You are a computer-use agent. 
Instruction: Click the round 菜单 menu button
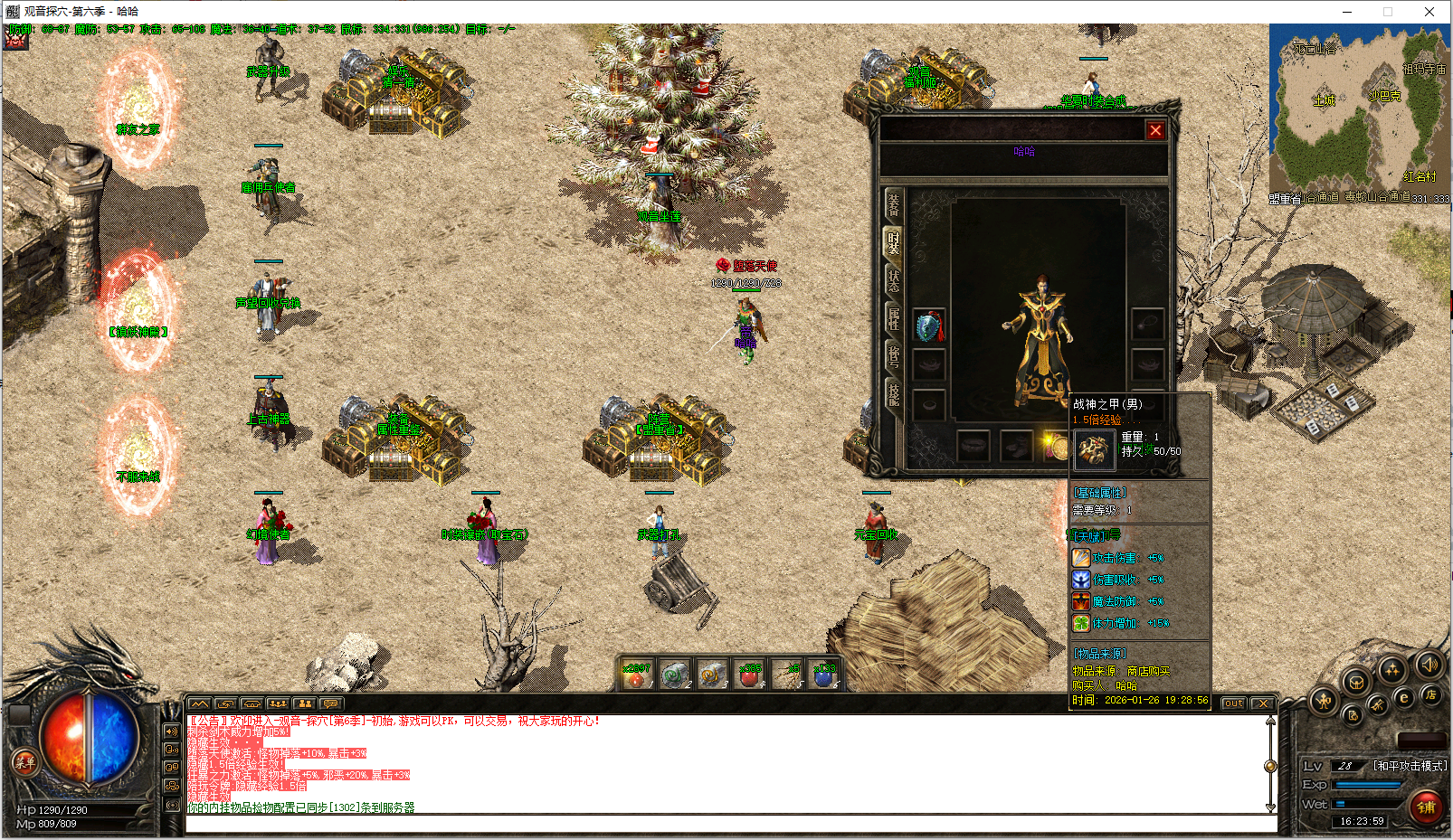pos(24,762)
